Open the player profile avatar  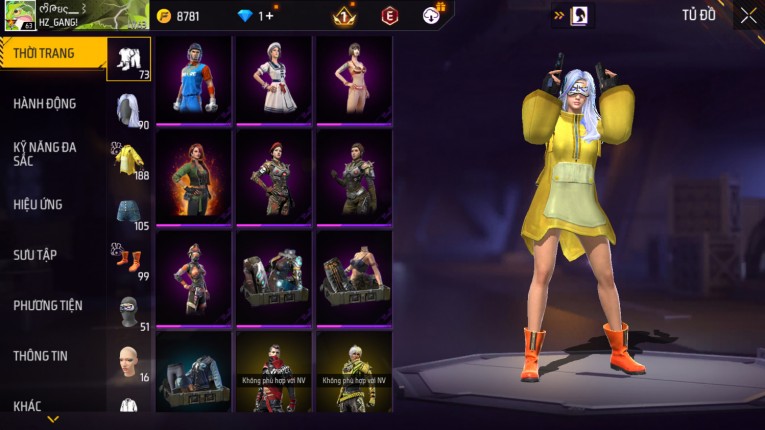pos(18,16)
